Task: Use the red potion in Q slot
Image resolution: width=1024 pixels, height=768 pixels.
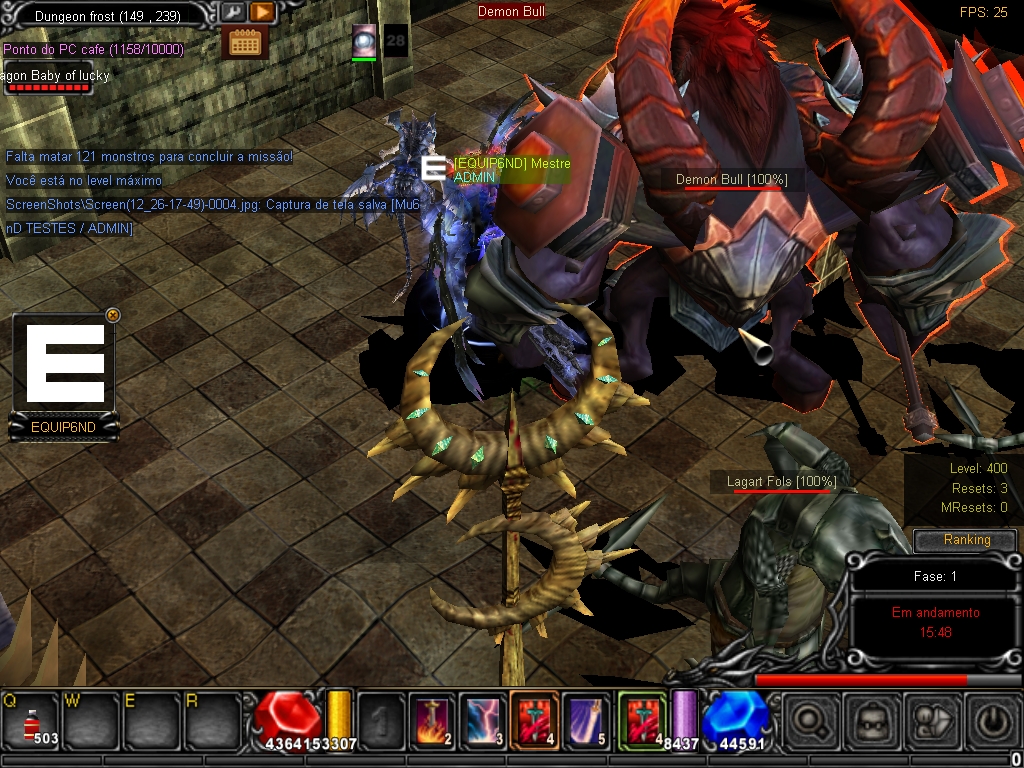Action: click(31, 719)
